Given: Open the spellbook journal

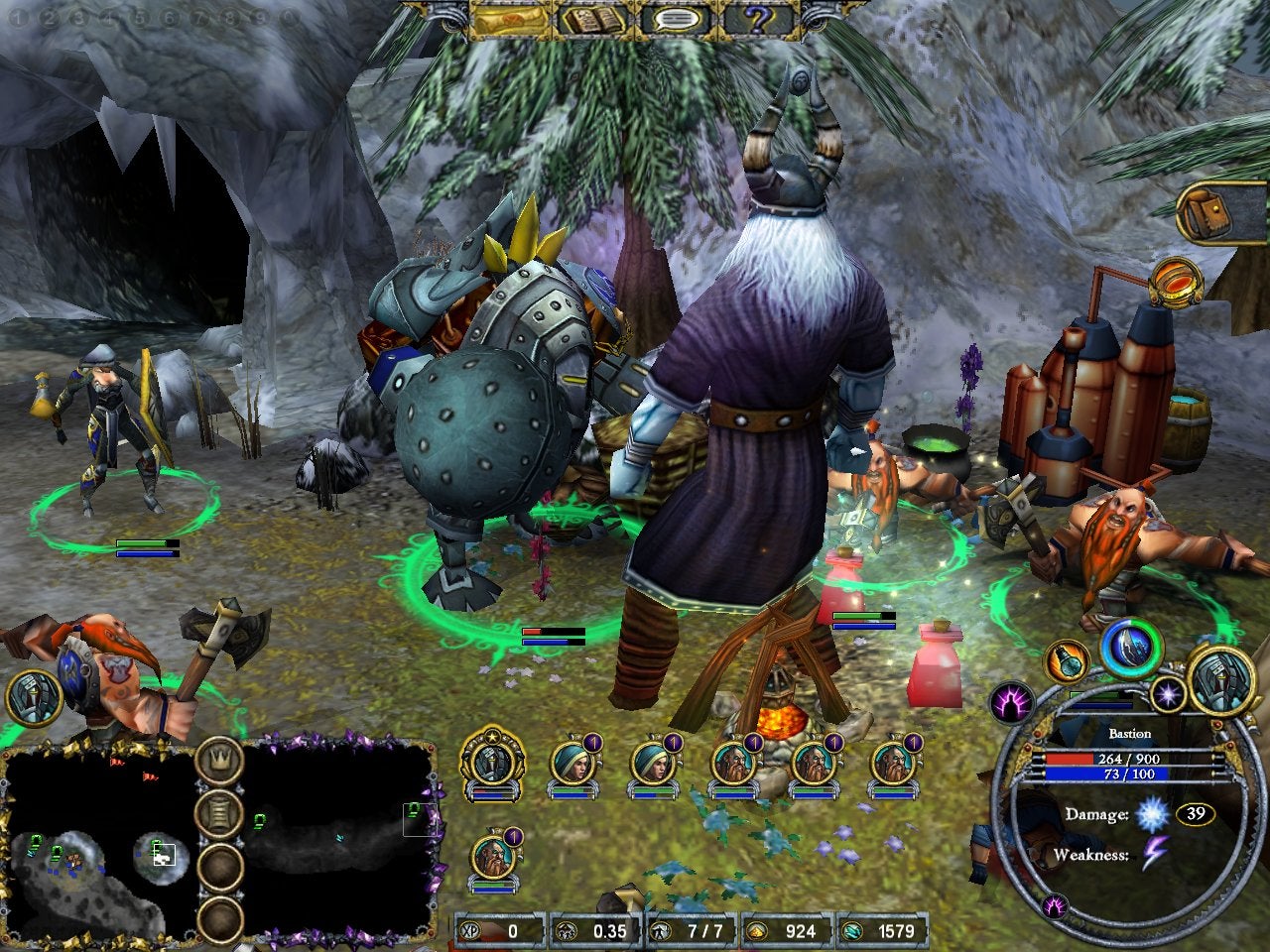Looking at the screenshot, I should 593,19.
